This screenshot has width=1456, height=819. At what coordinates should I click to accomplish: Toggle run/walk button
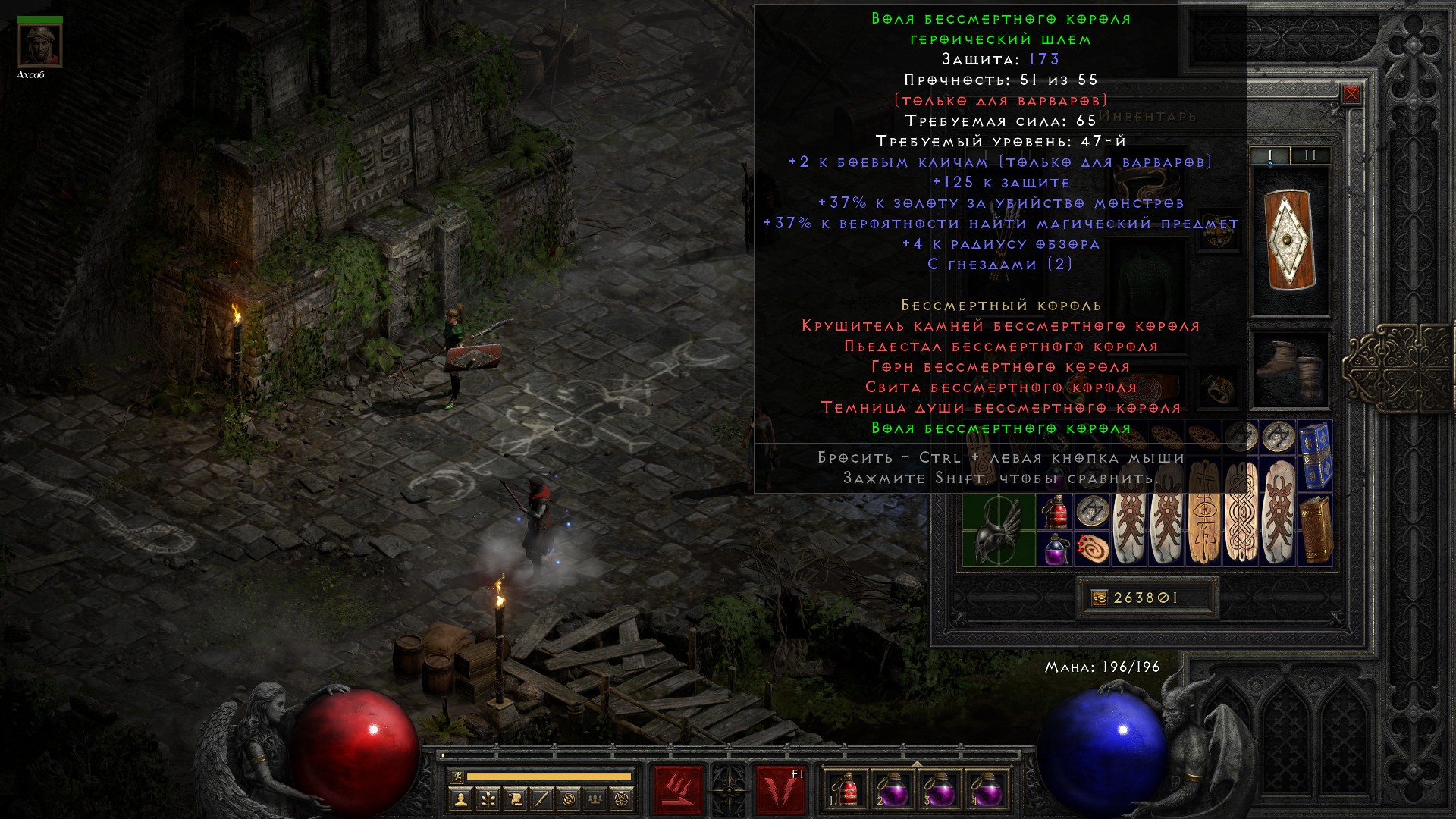[x=457, y=777]
